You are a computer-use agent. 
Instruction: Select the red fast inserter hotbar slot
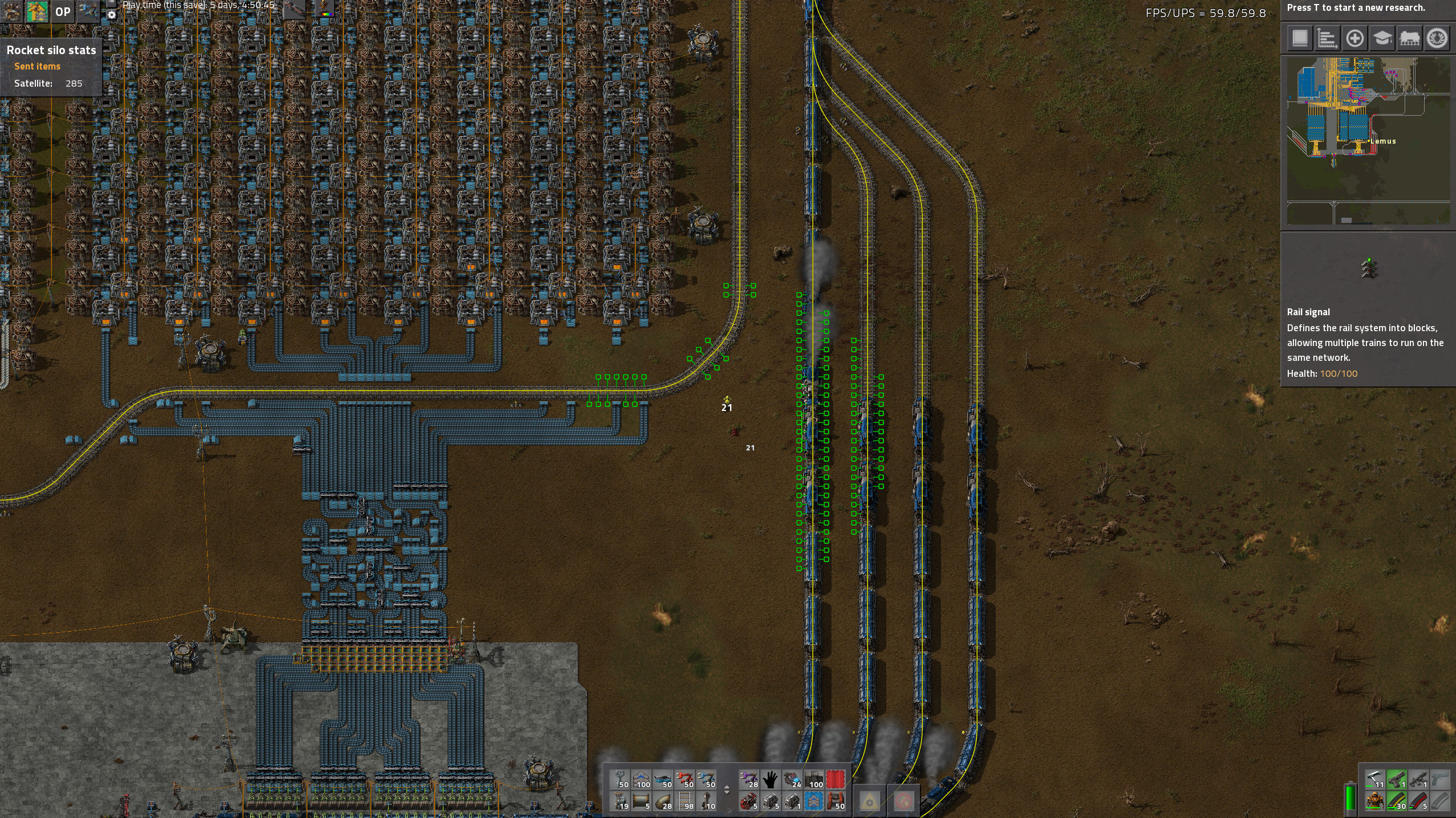click(684, 780)
